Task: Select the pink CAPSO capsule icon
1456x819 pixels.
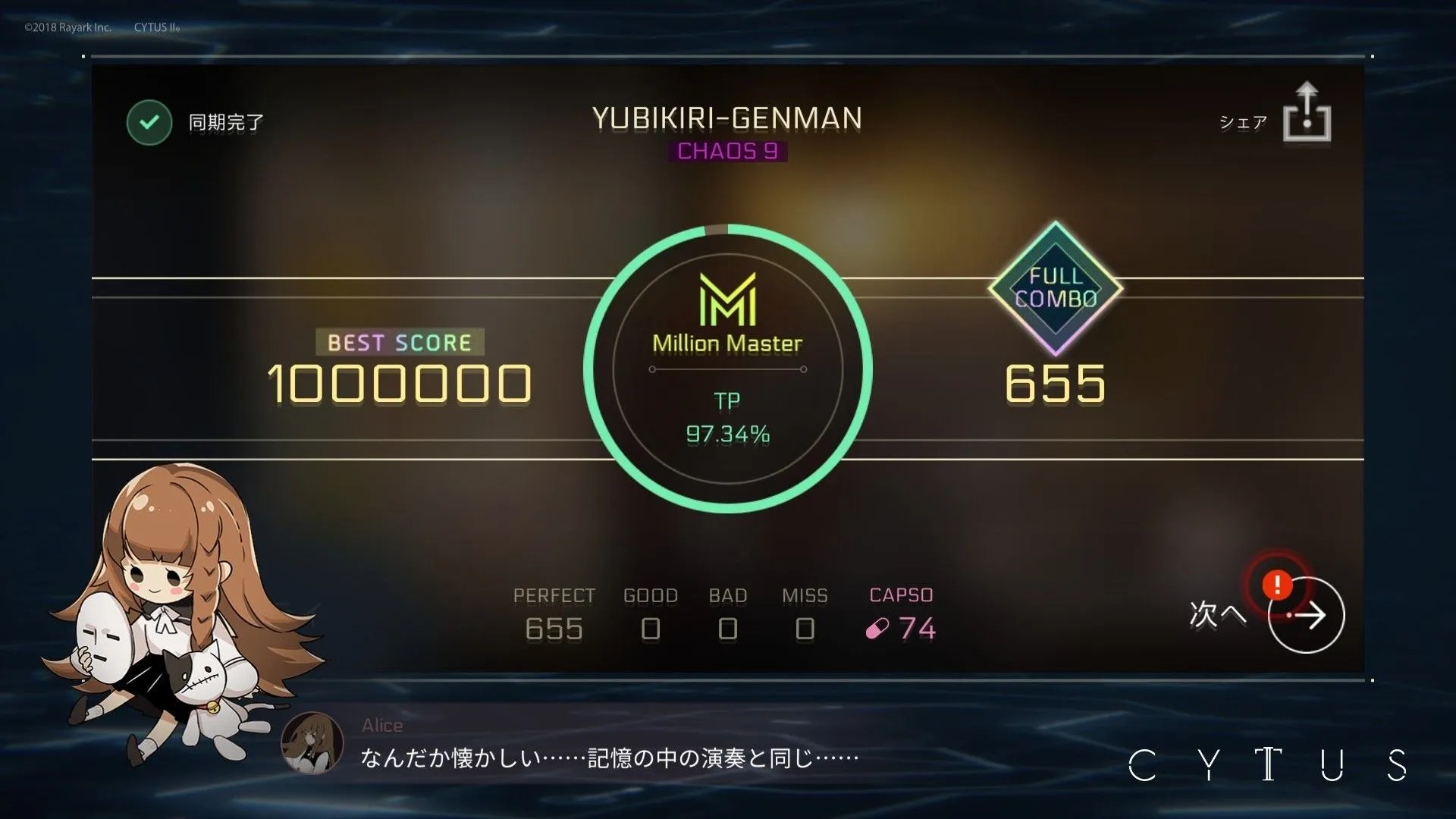Action: [x=876, y=629]
